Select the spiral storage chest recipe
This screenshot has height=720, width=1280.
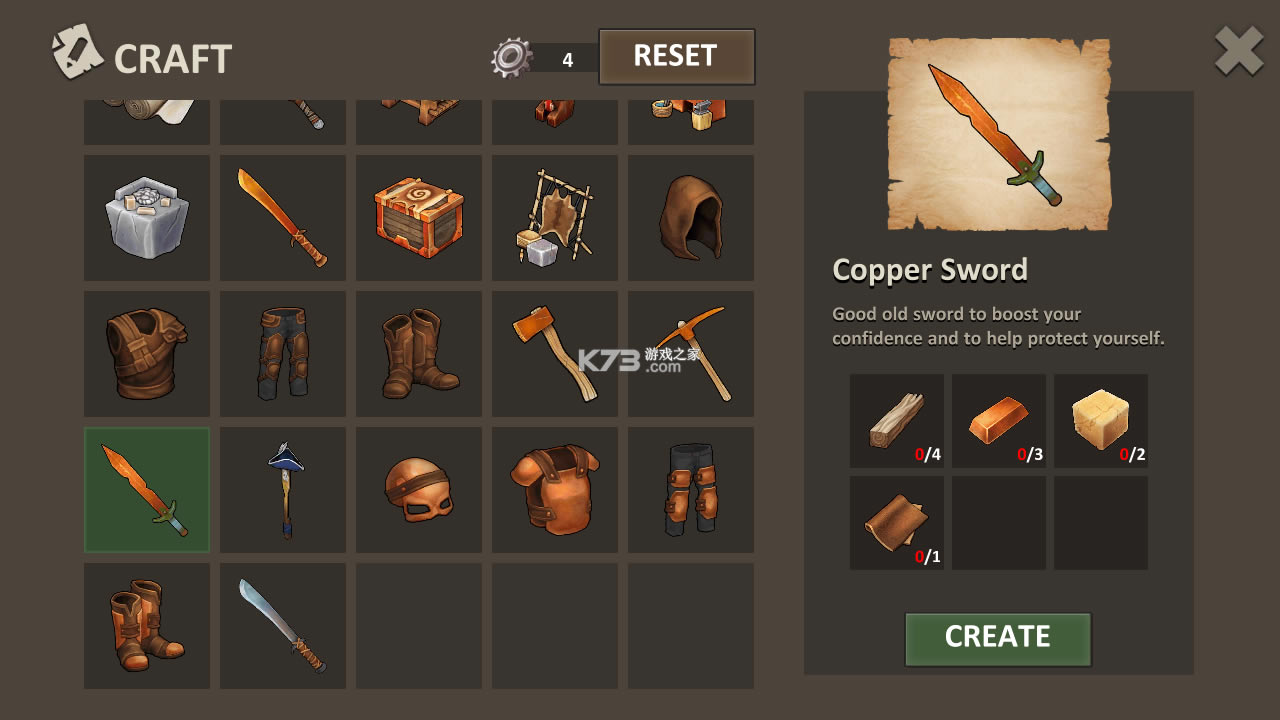[419, 218]
